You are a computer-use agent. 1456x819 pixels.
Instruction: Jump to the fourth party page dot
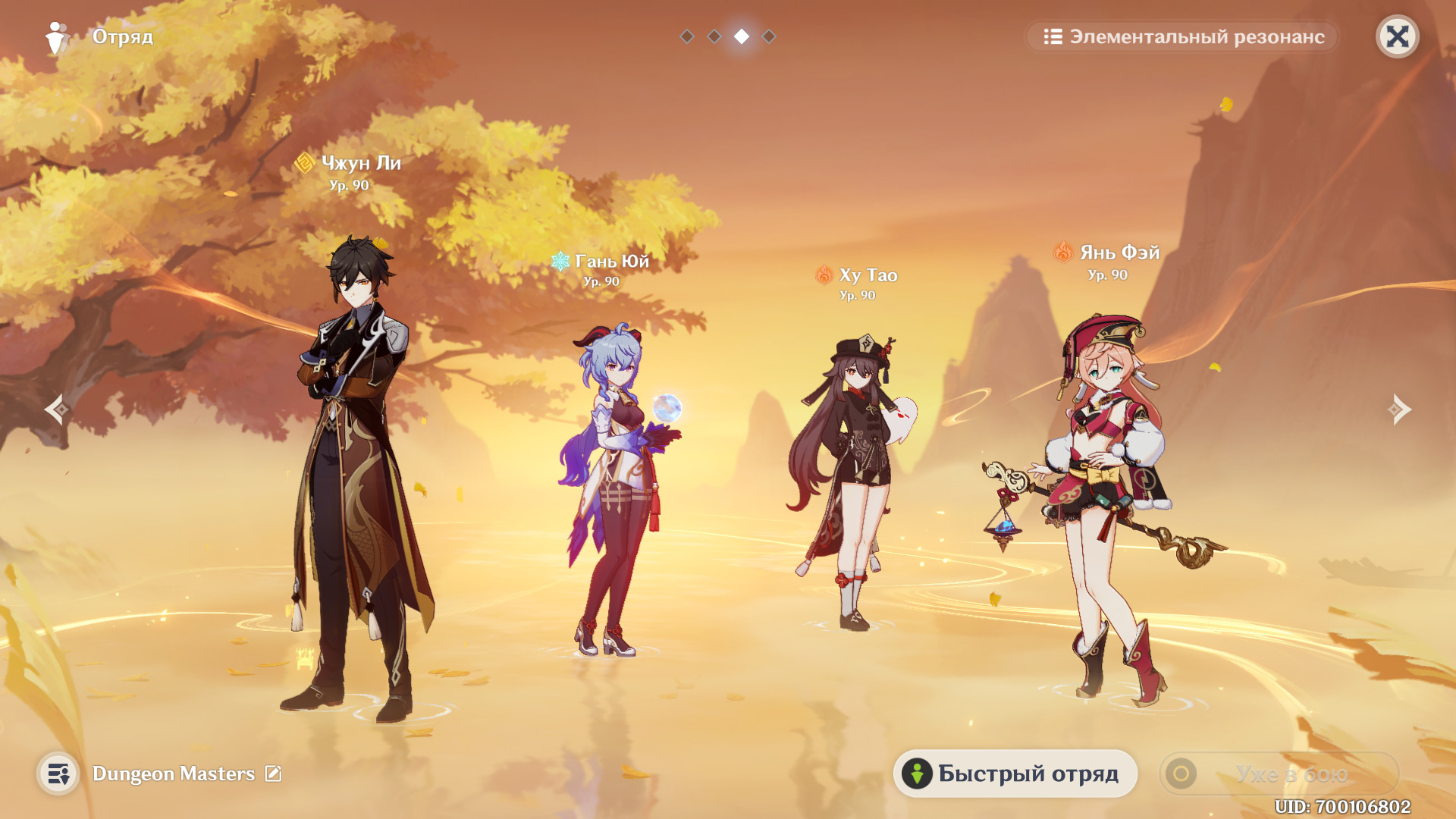[x=769, y=36]
